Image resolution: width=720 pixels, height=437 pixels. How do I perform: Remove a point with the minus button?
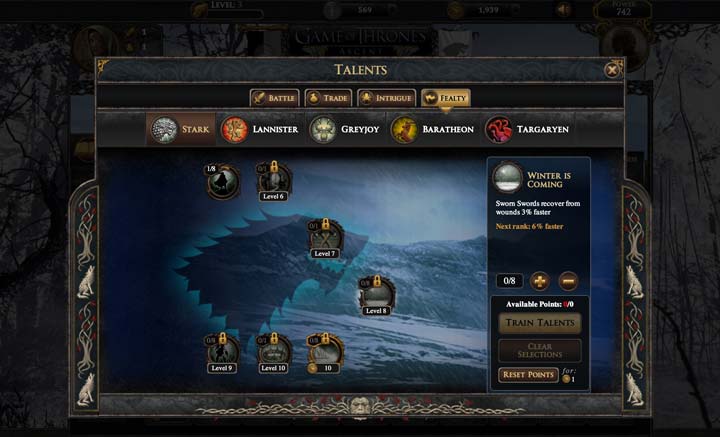tap(567, 281)
